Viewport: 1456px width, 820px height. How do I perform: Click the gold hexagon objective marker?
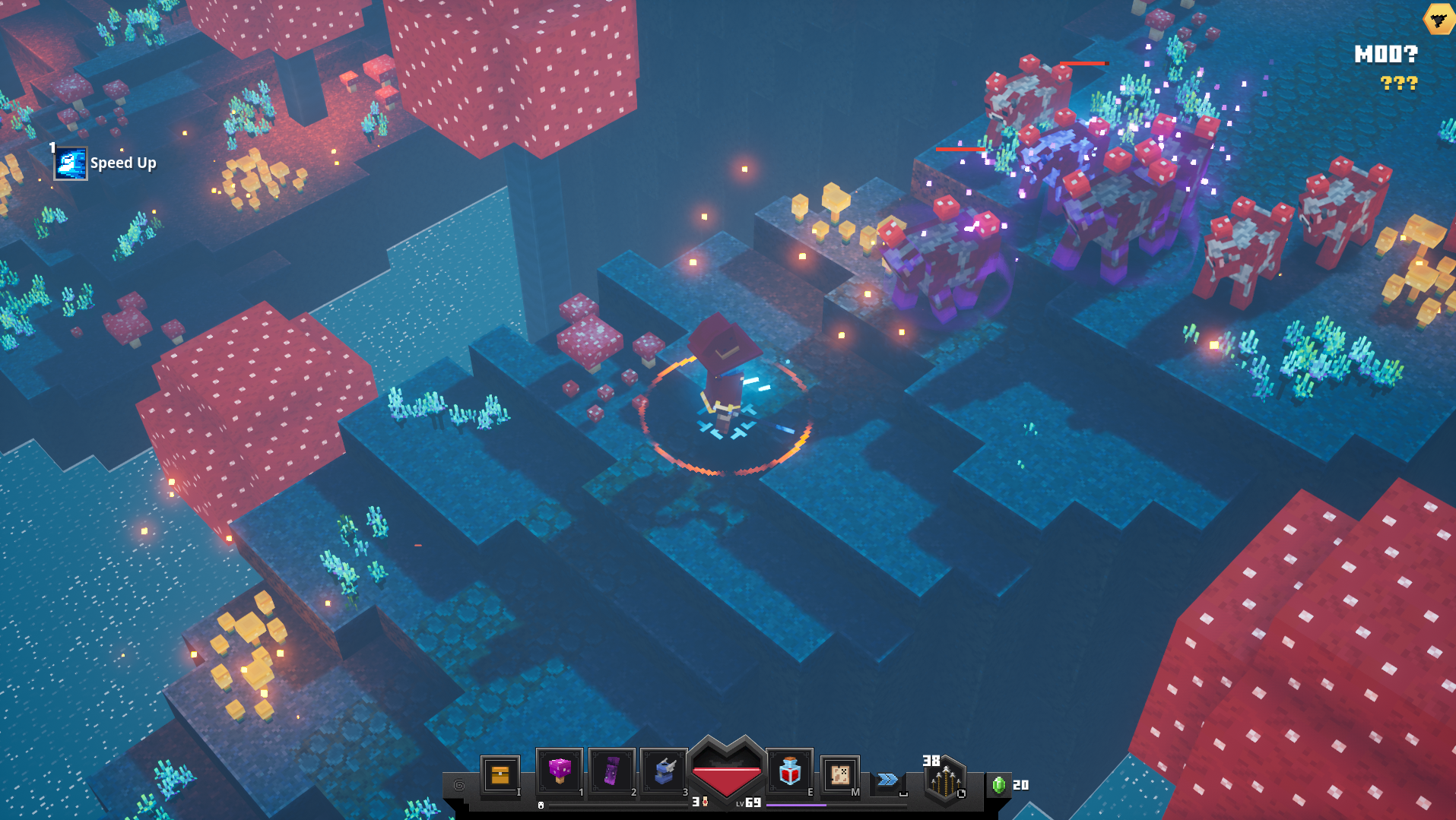[x=1439, y=18]
